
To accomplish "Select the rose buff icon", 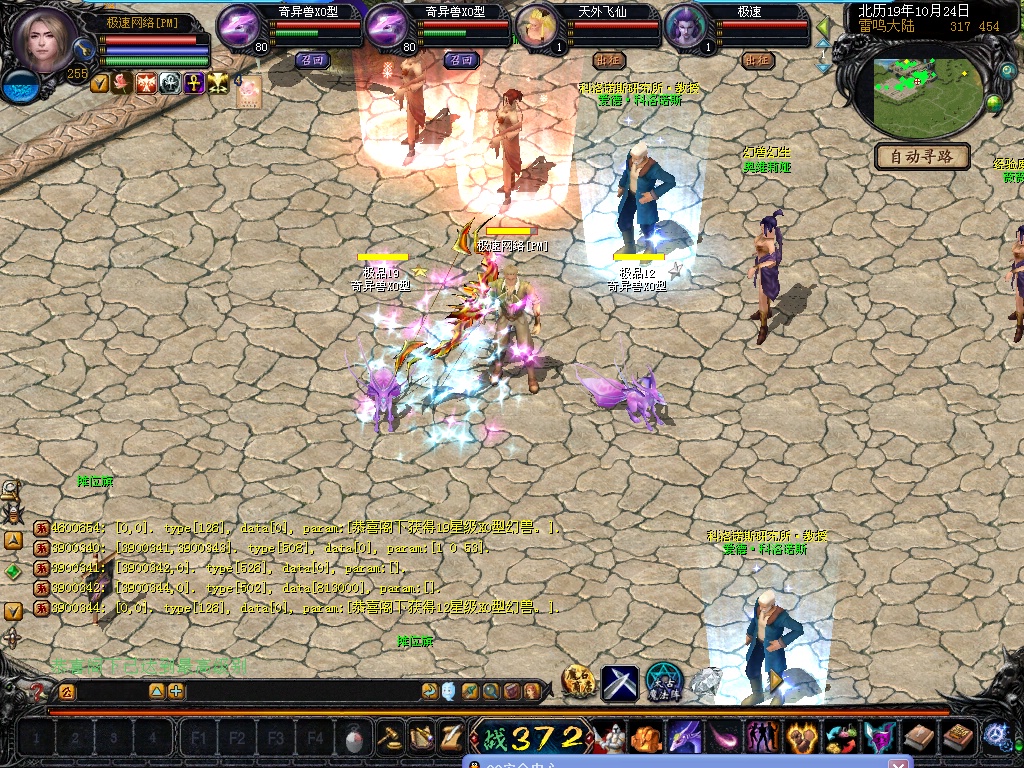I will click(123, 83).
